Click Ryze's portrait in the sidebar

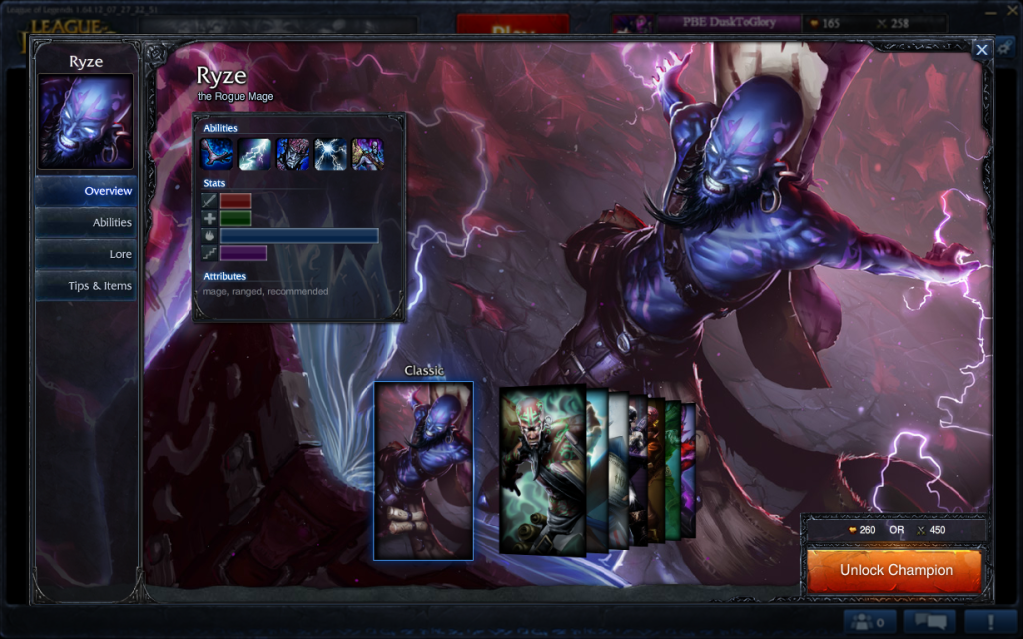[86, 121]
